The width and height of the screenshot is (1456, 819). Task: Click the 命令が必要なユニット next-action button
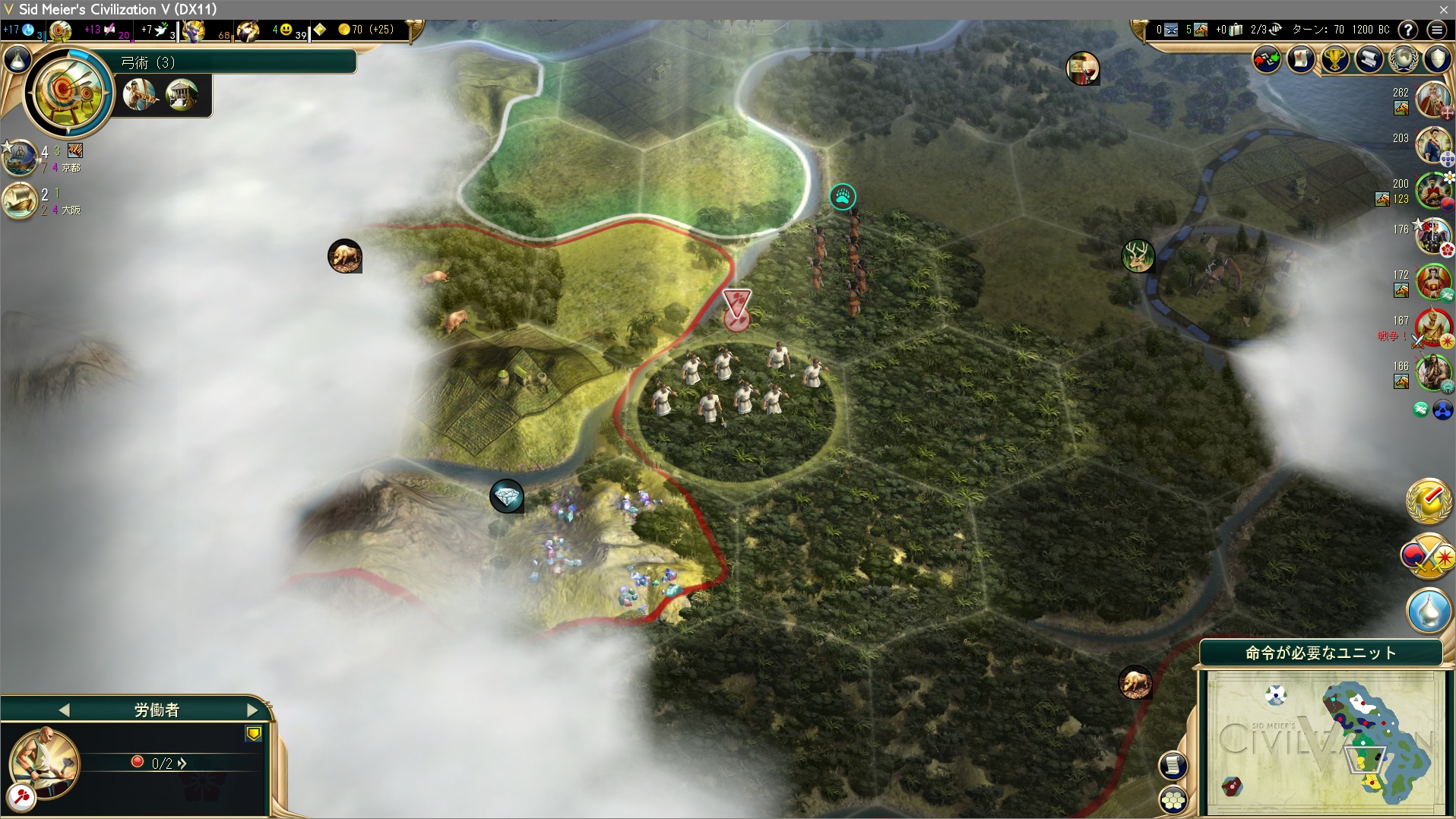[x=1321, y=653]
